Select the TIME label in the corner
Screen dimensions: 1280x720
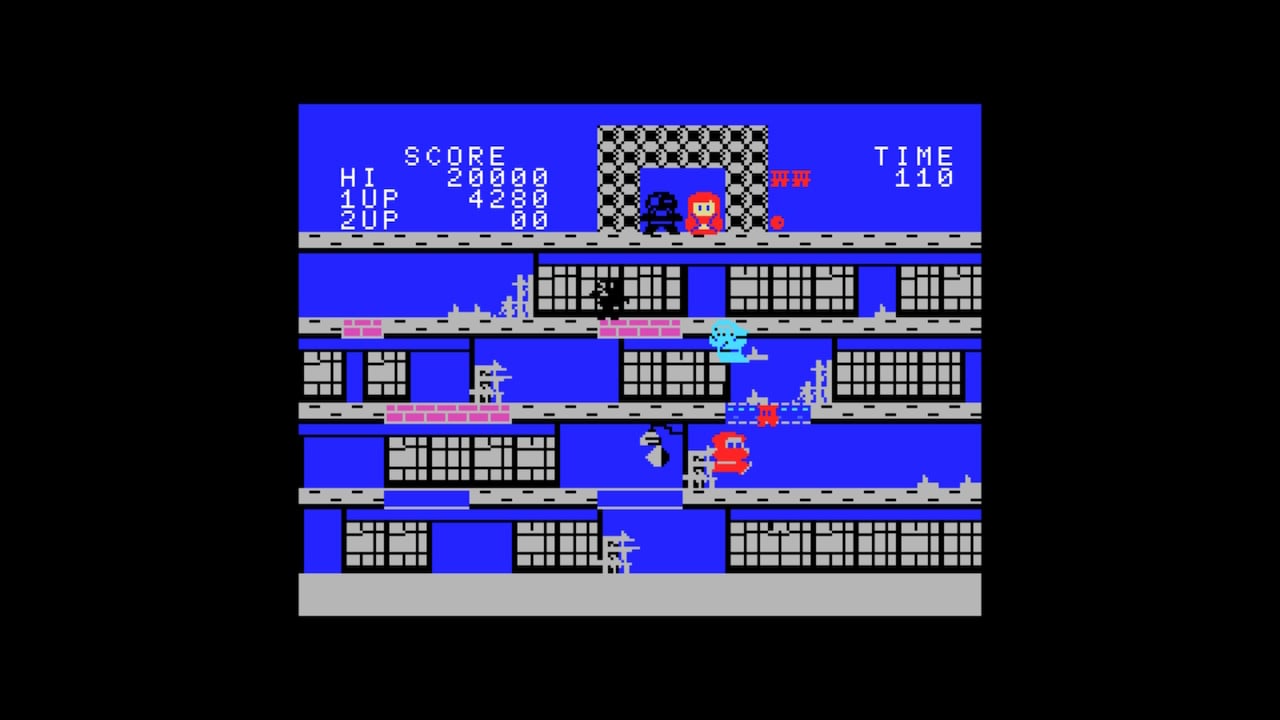click(x=913, y=156)
